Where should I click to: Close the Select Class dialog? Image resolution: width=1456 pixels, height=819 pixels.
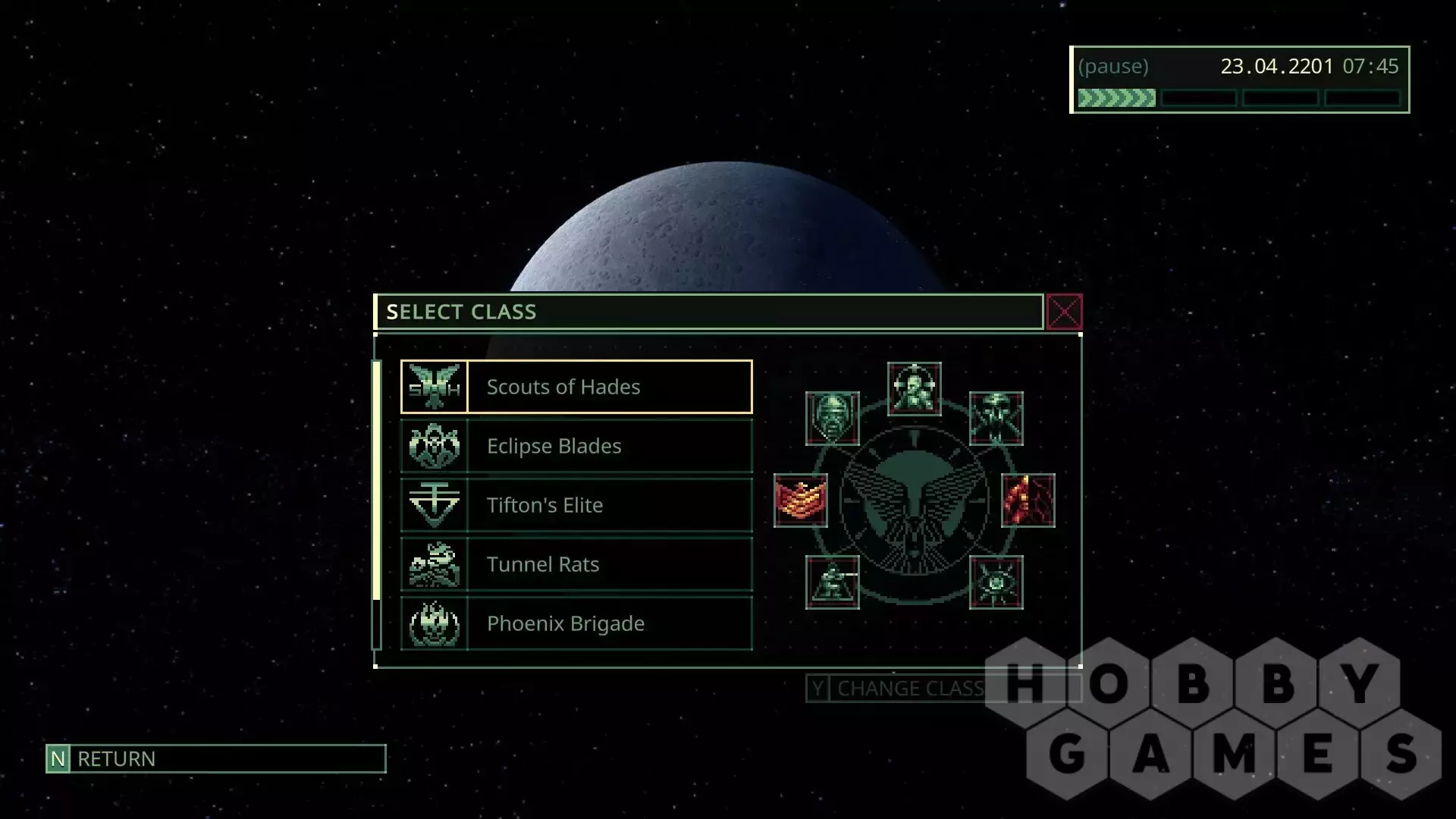point(1064,312)
